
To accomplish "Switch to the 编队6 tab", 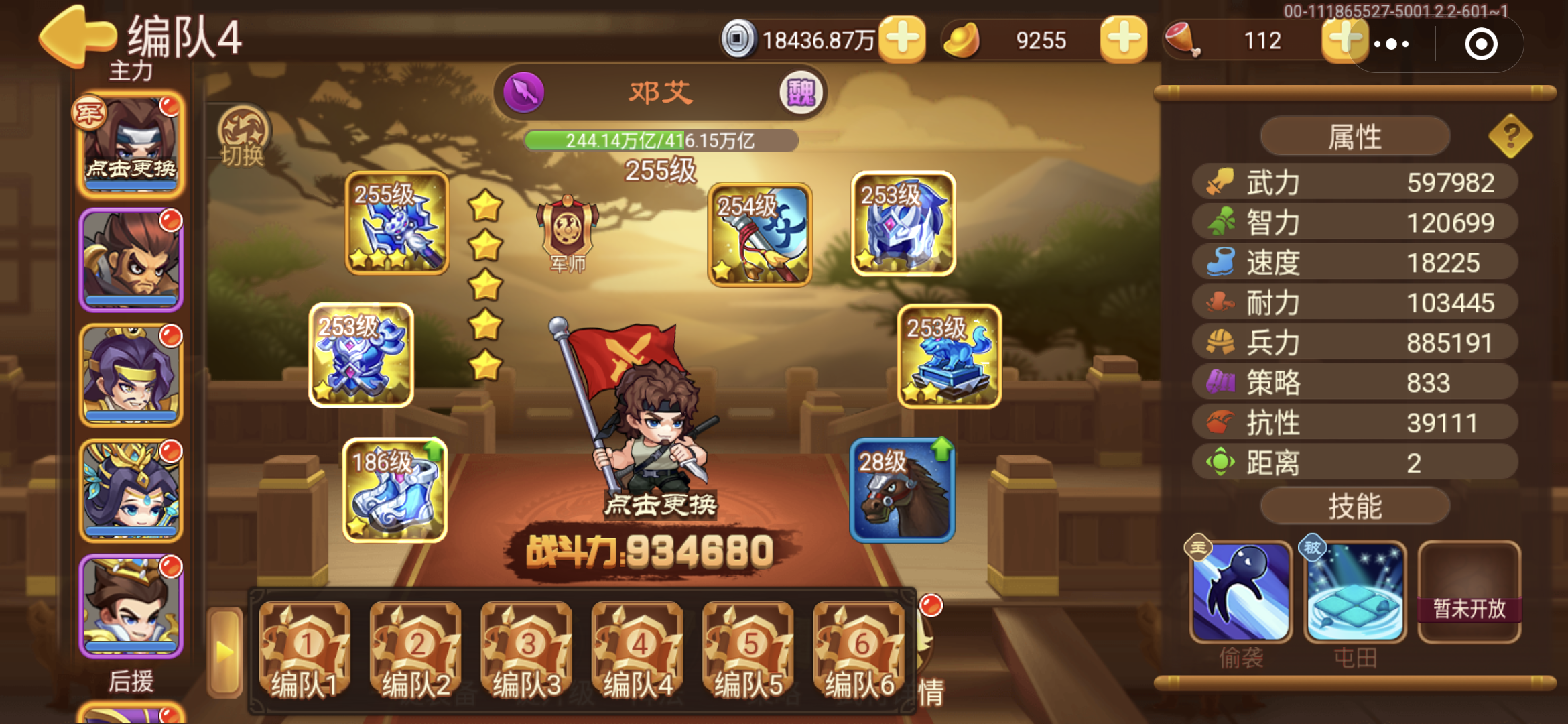I will tap(859, 648).
